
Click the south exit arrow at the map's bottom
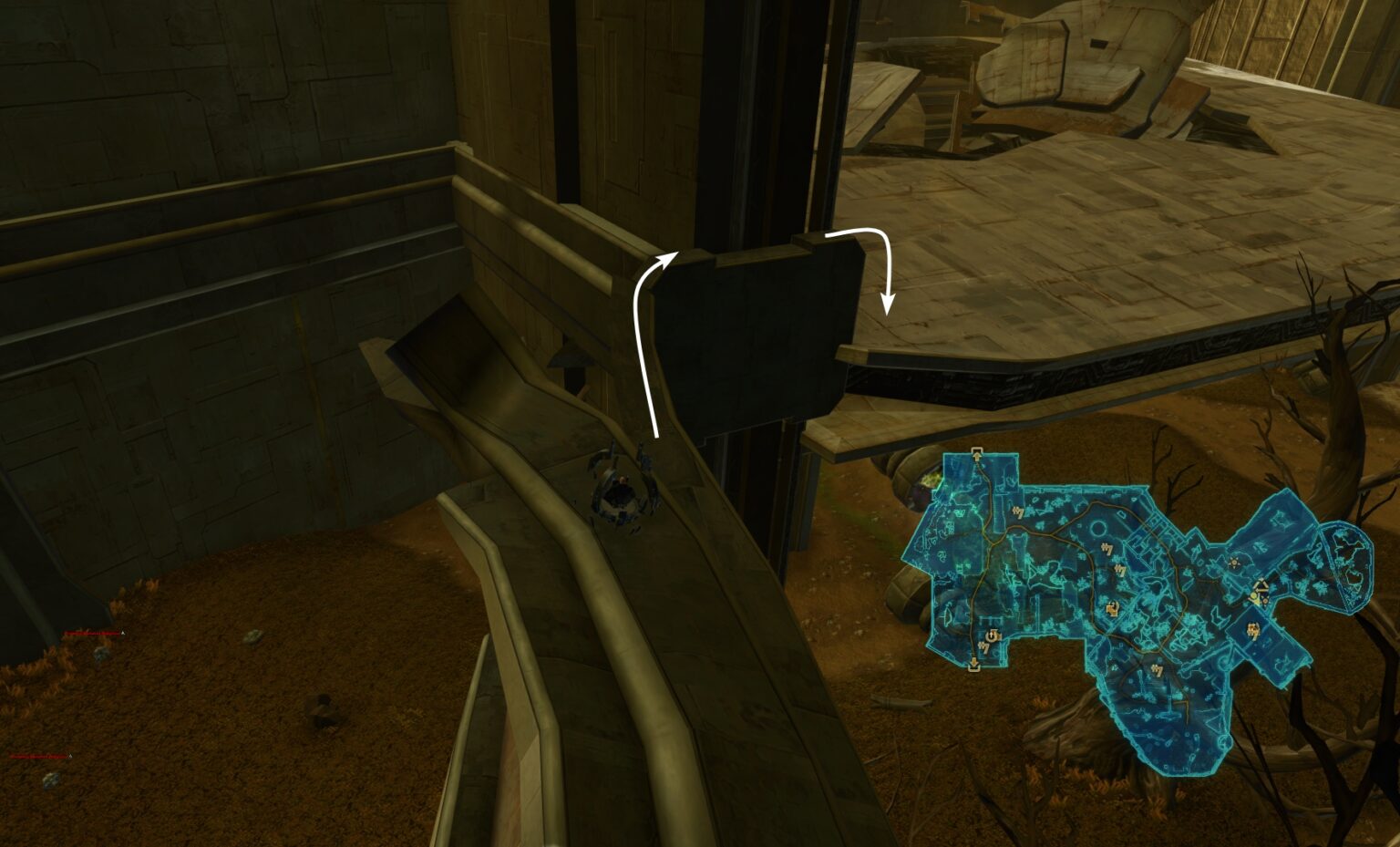pos(974,663)
